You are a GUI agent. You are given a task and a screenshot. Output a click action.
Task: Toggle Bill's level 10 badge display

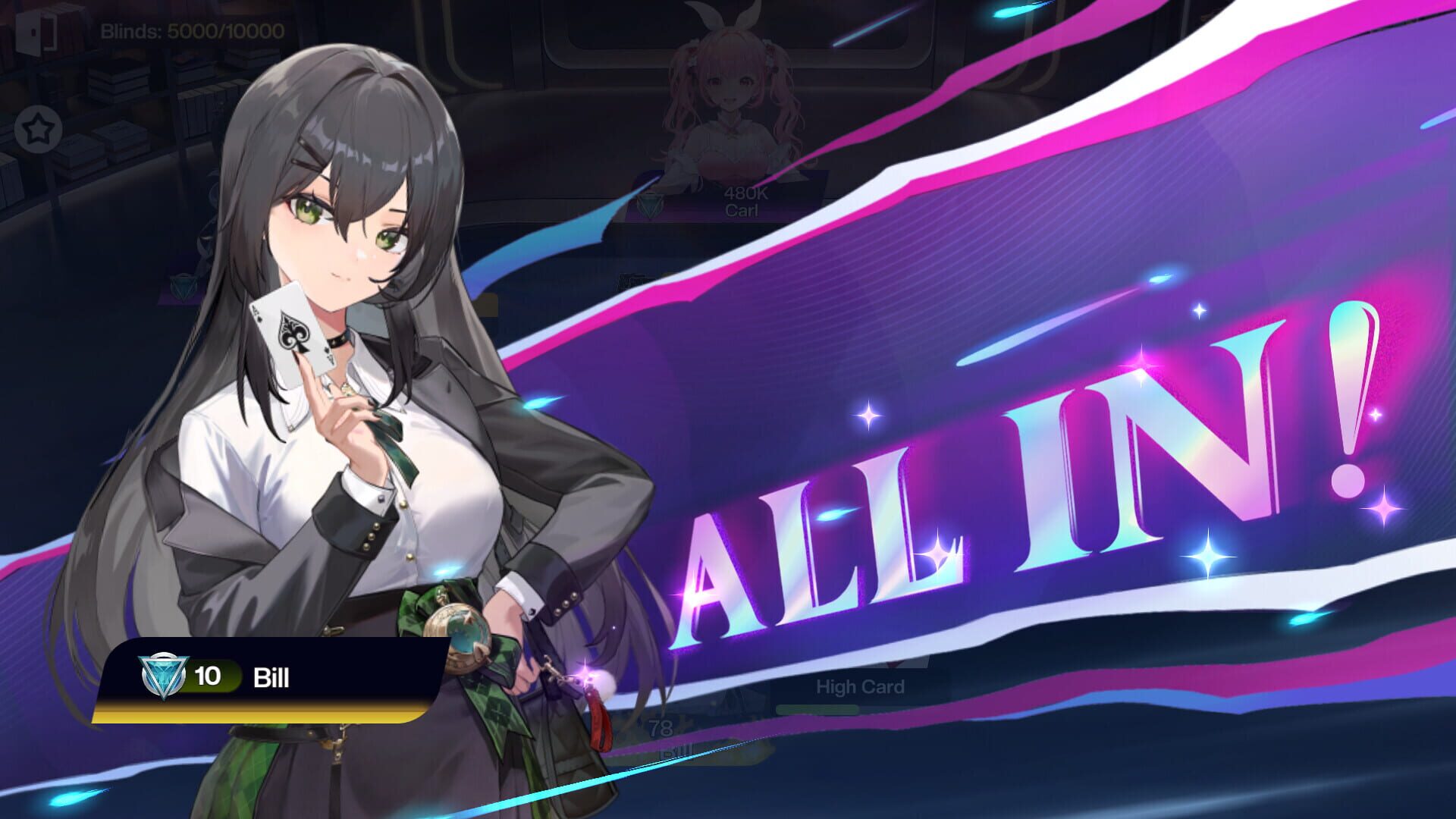click(x=209, y=675)
